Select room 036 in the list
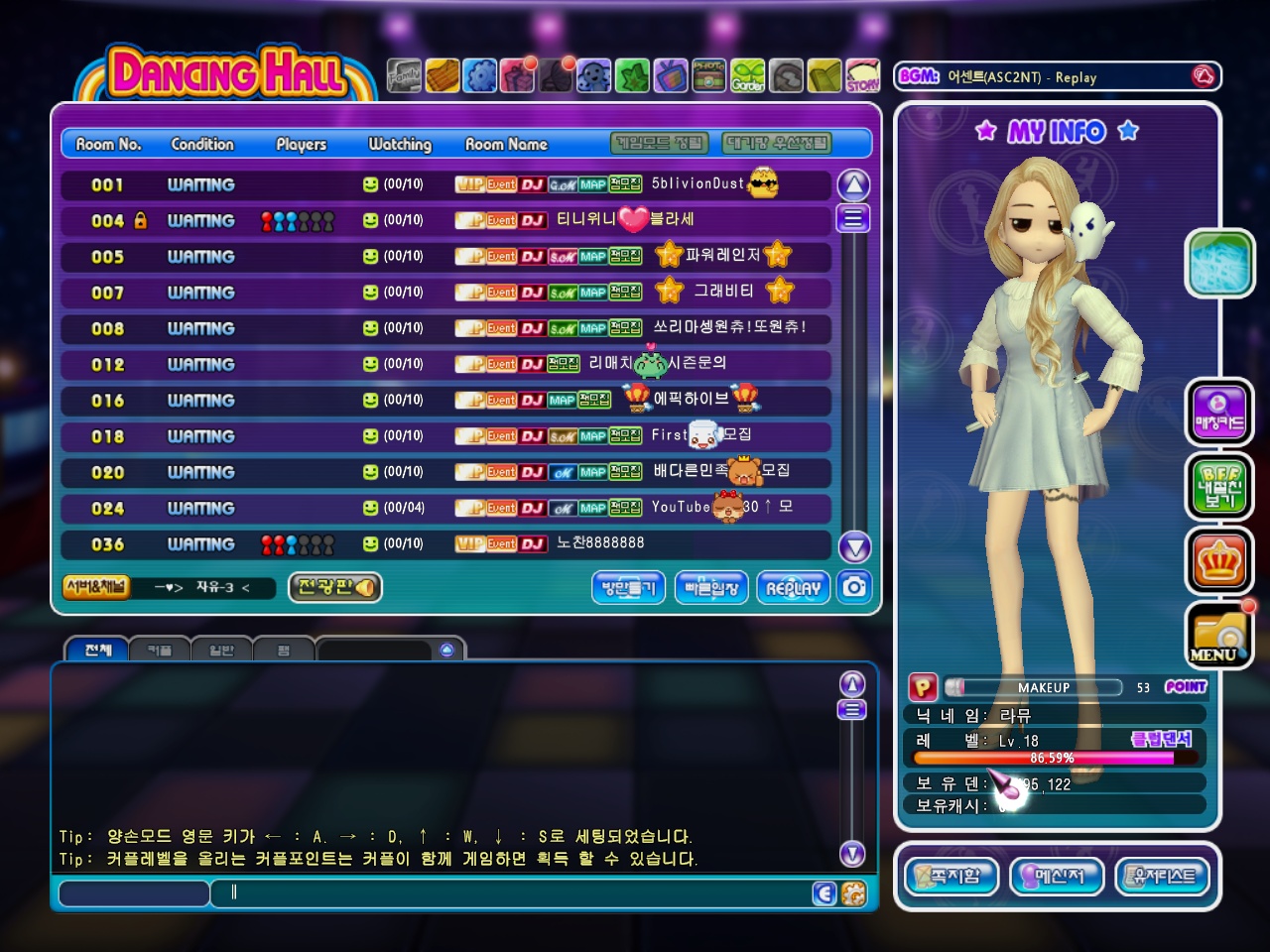This screenshot has width=1270, height=952. (444, 543)
